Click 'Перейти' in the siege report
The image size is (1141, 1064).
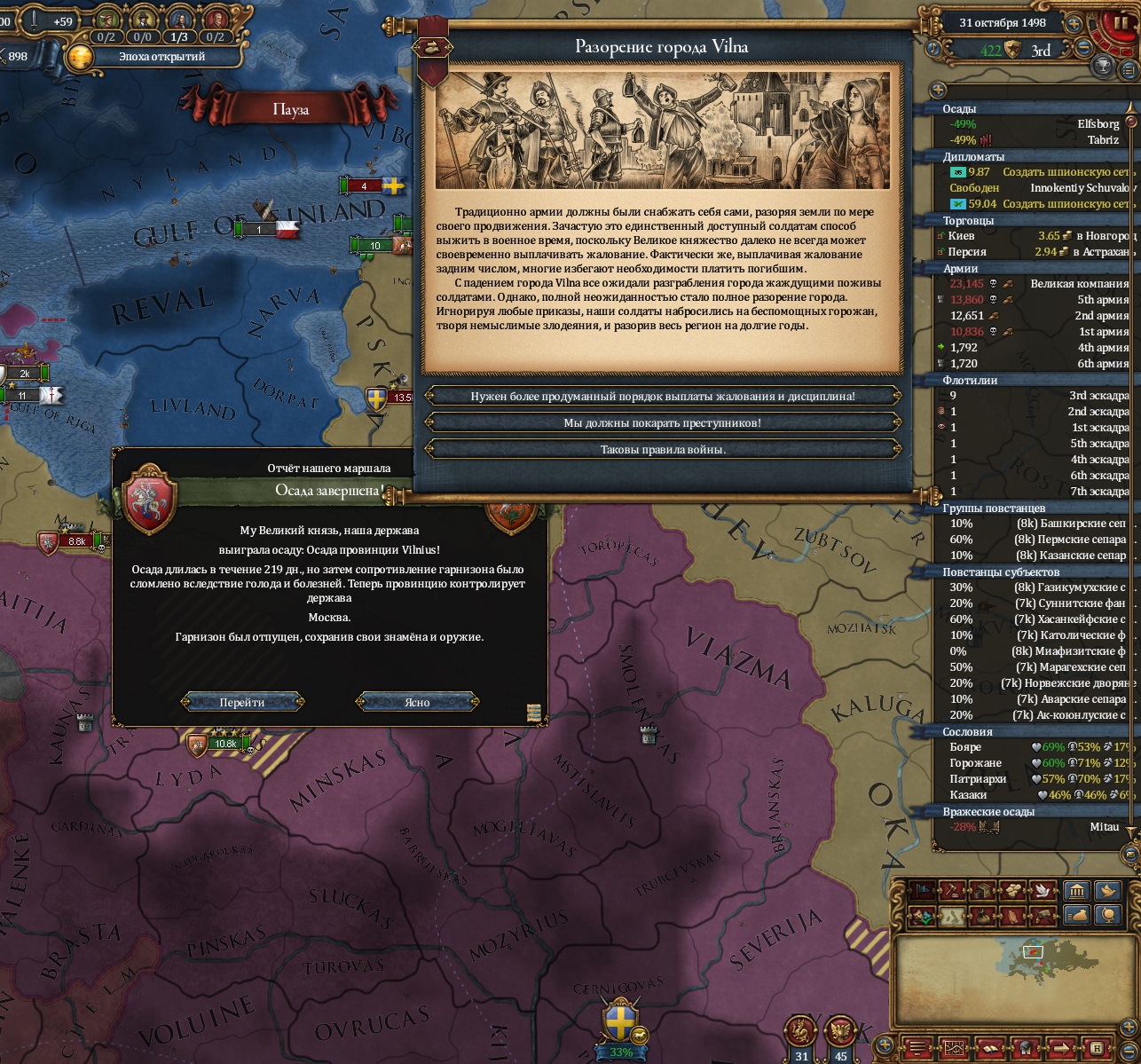(242, 702)
